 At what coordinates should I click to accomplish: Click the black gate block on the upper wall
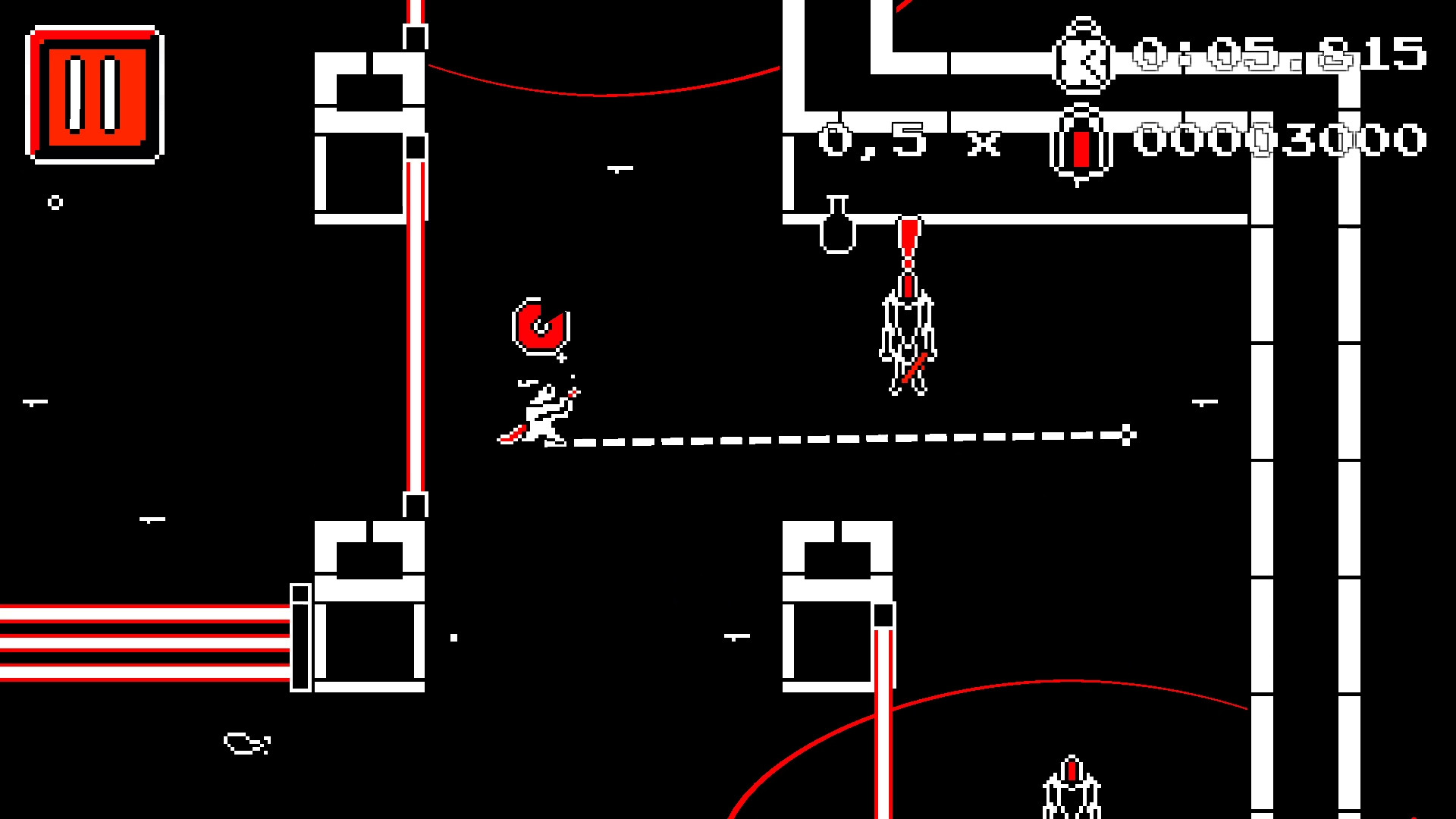(x=414, y=146)
